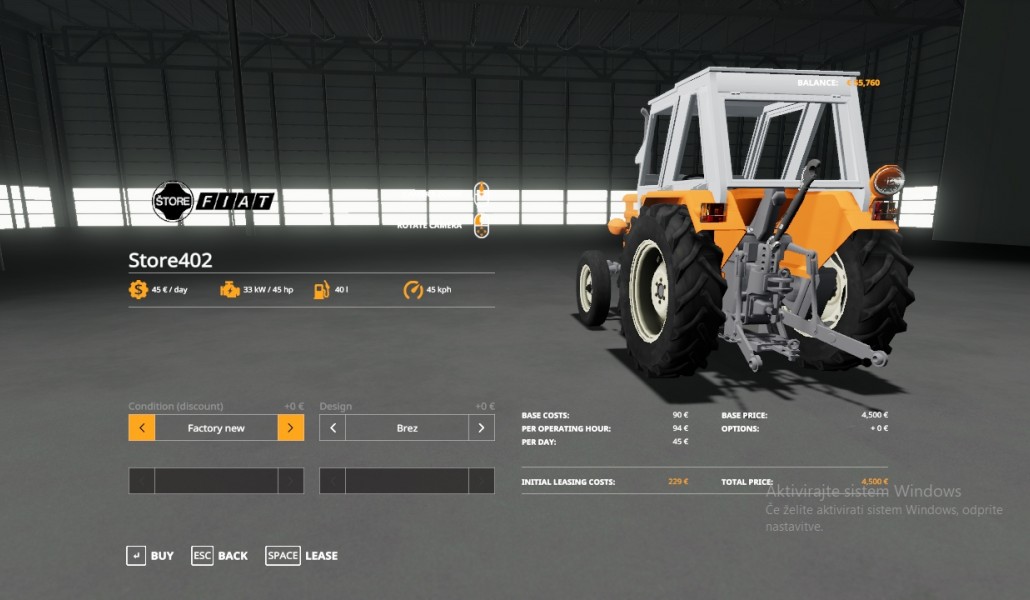Go BACK to the store
1030x600 pixels.
220,556
